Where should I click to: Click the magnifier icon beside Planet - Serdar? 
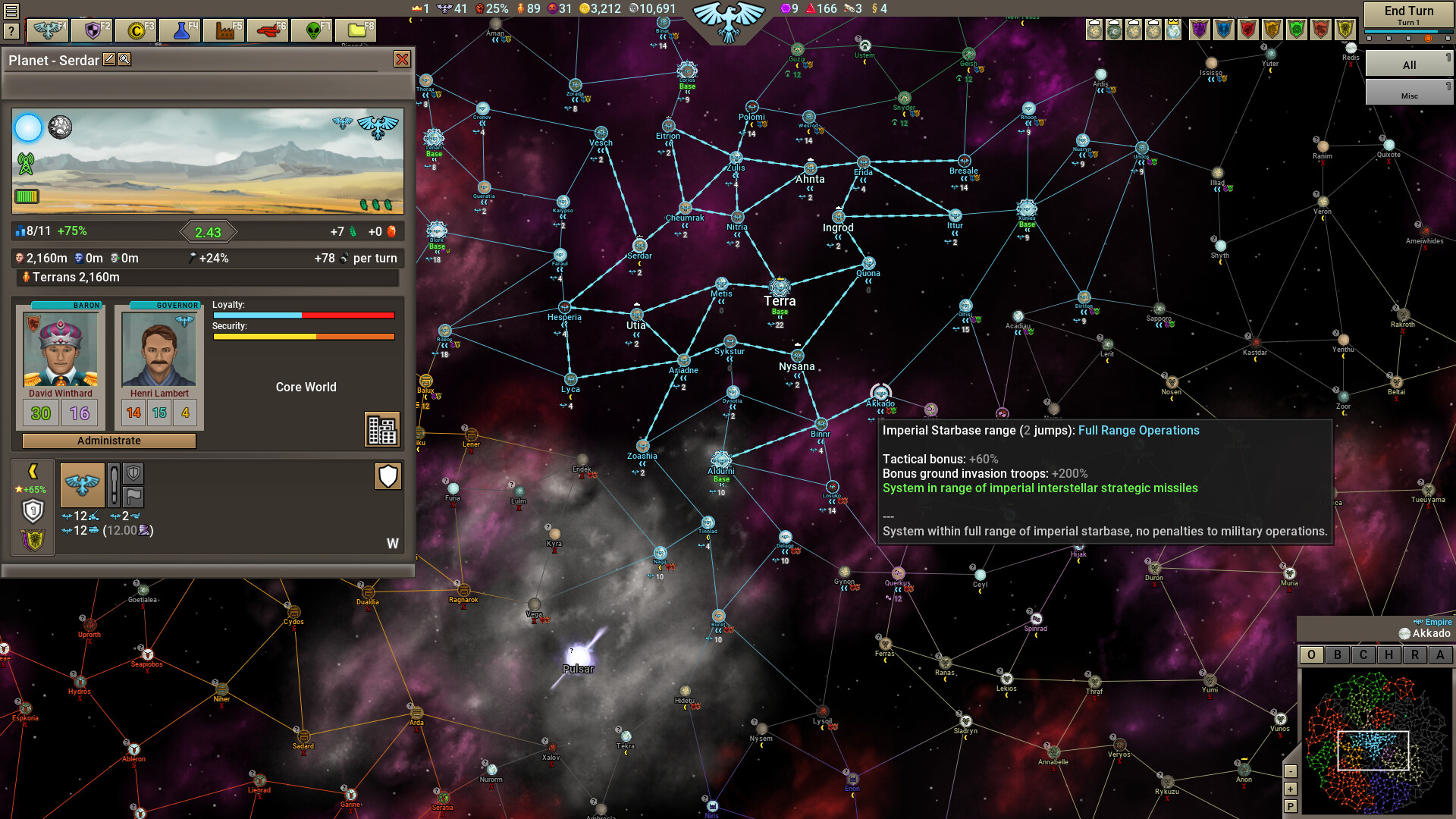[125, 60]
